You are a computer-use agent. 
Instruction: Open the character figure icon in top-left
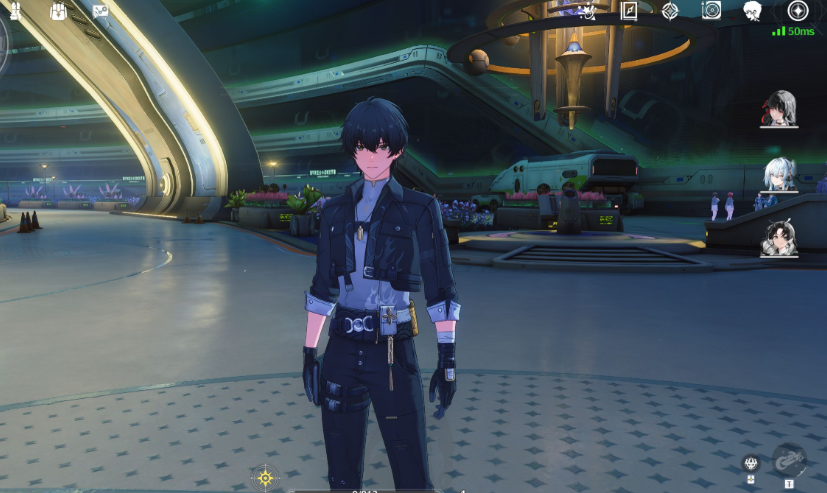[x=15, y=11]
